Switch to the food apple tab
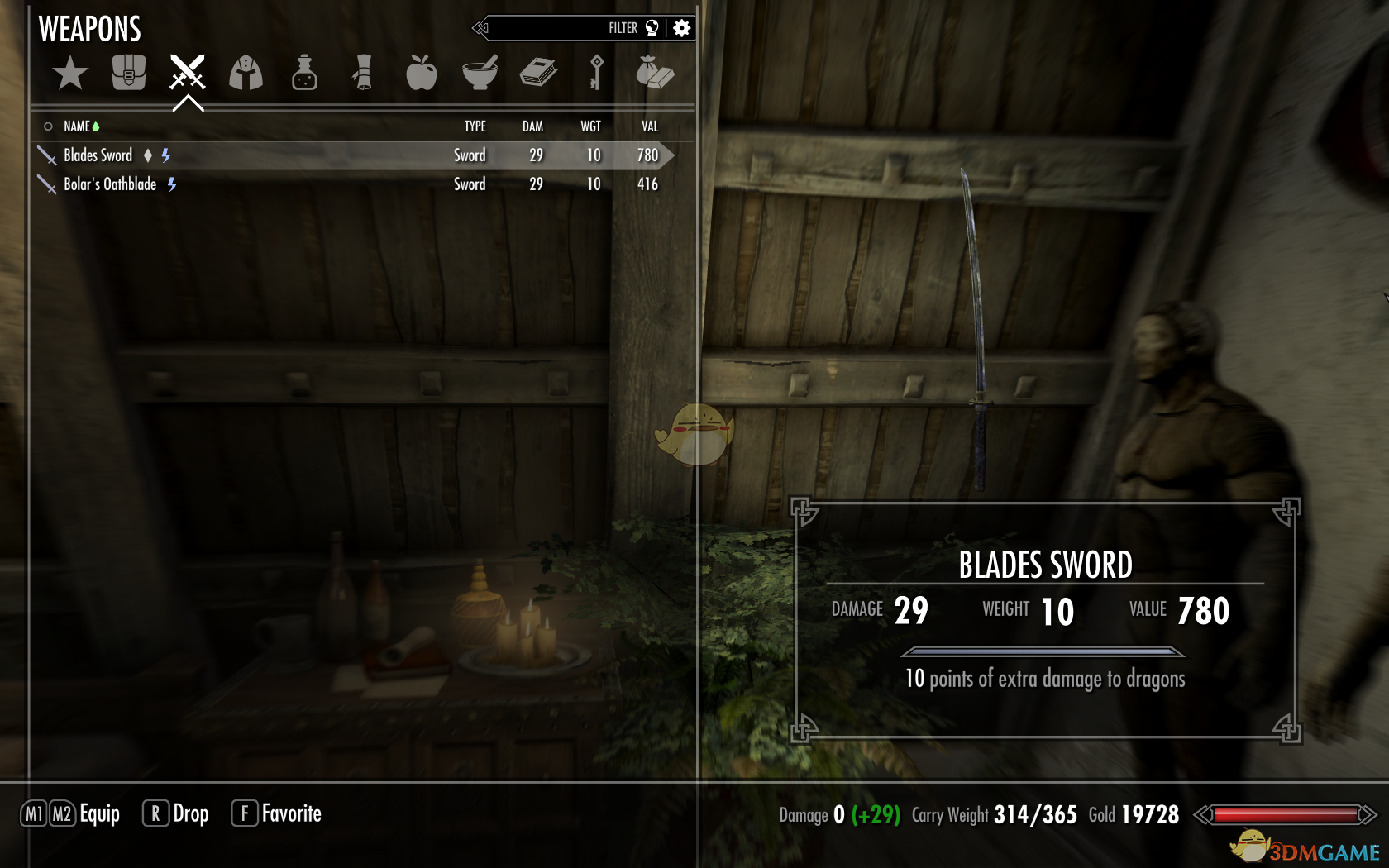Screen dimensions: 1389x868 pyautogui.click(x=421, y=73)
